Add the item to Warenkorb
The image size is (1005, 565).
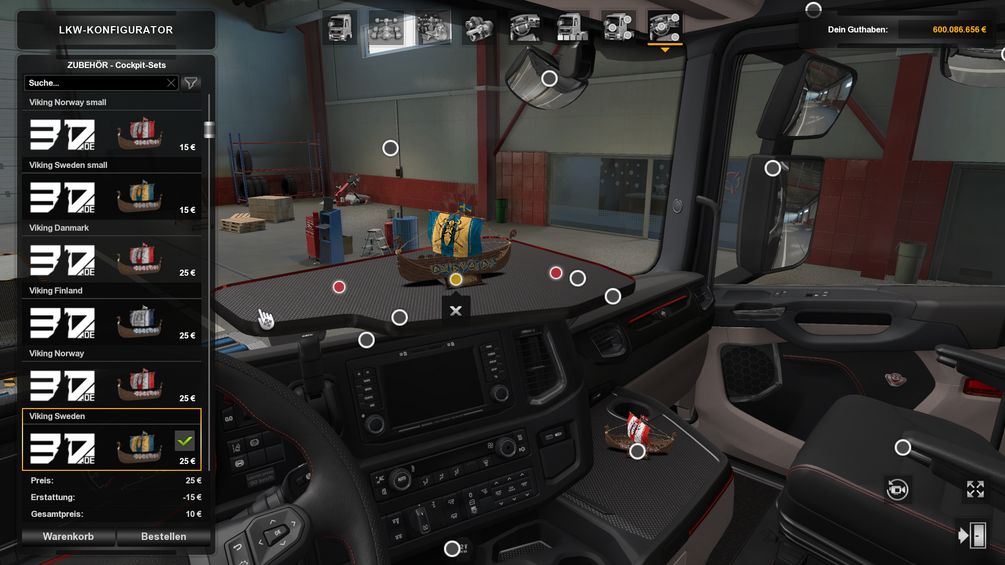coord(68,537)
